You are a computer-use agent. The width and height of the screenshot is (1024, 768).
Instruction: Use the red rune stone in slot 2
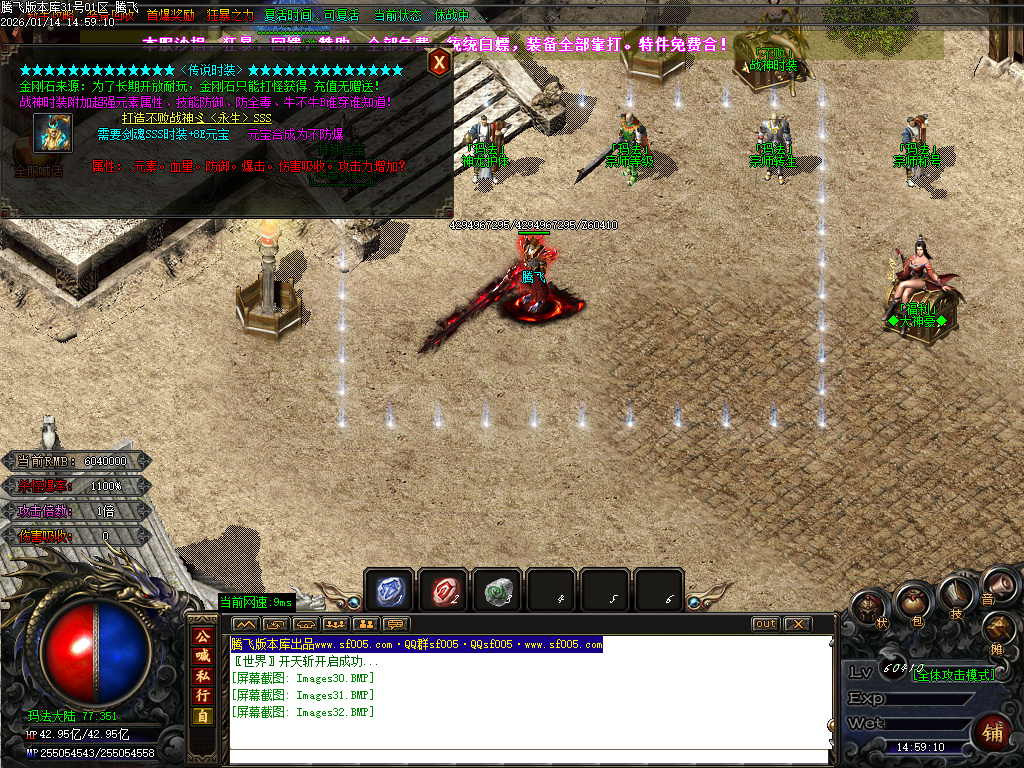(x=442, y=591)
